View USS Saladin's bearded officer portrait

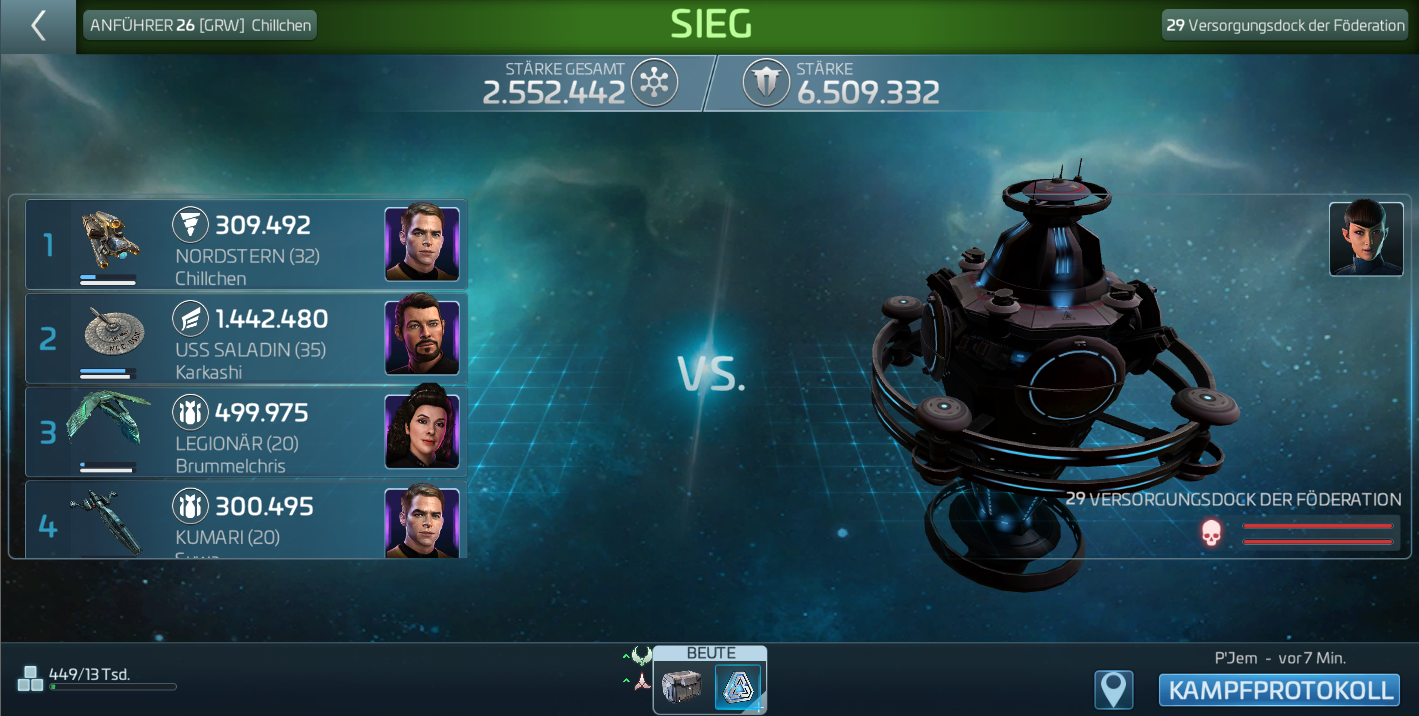422,338
